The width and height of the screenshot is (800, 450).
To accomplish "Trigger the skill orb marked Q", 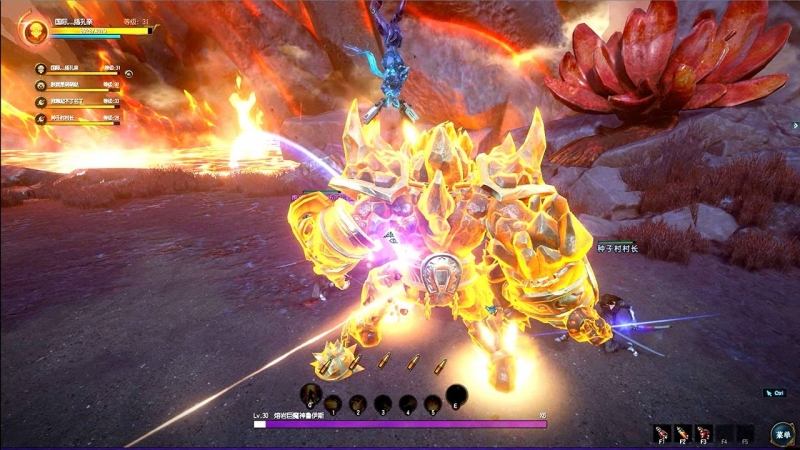I will [x=311, y=394].
